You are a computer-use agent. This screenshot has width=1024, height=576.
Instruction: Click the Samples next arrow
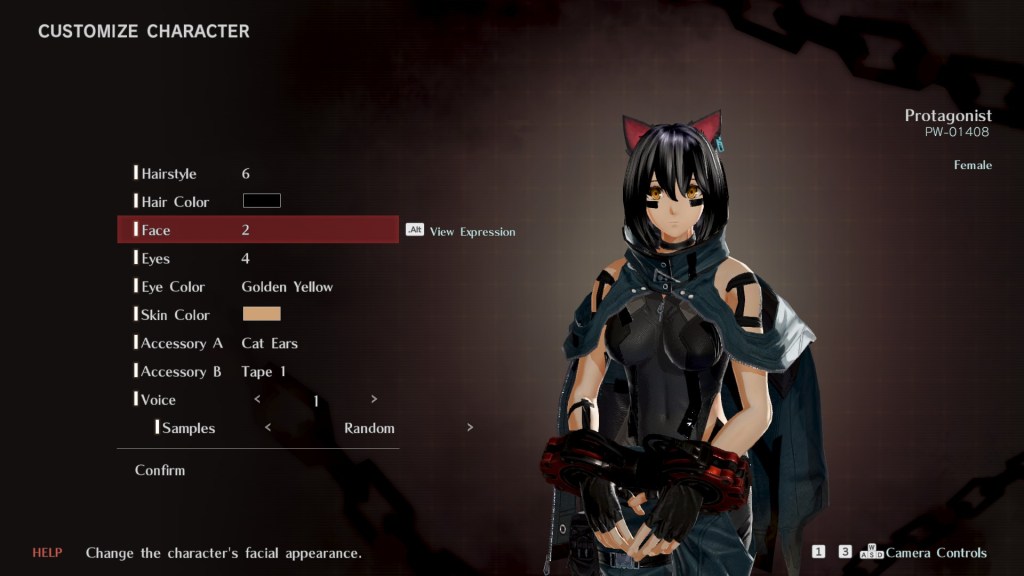[x=470, y=428]
